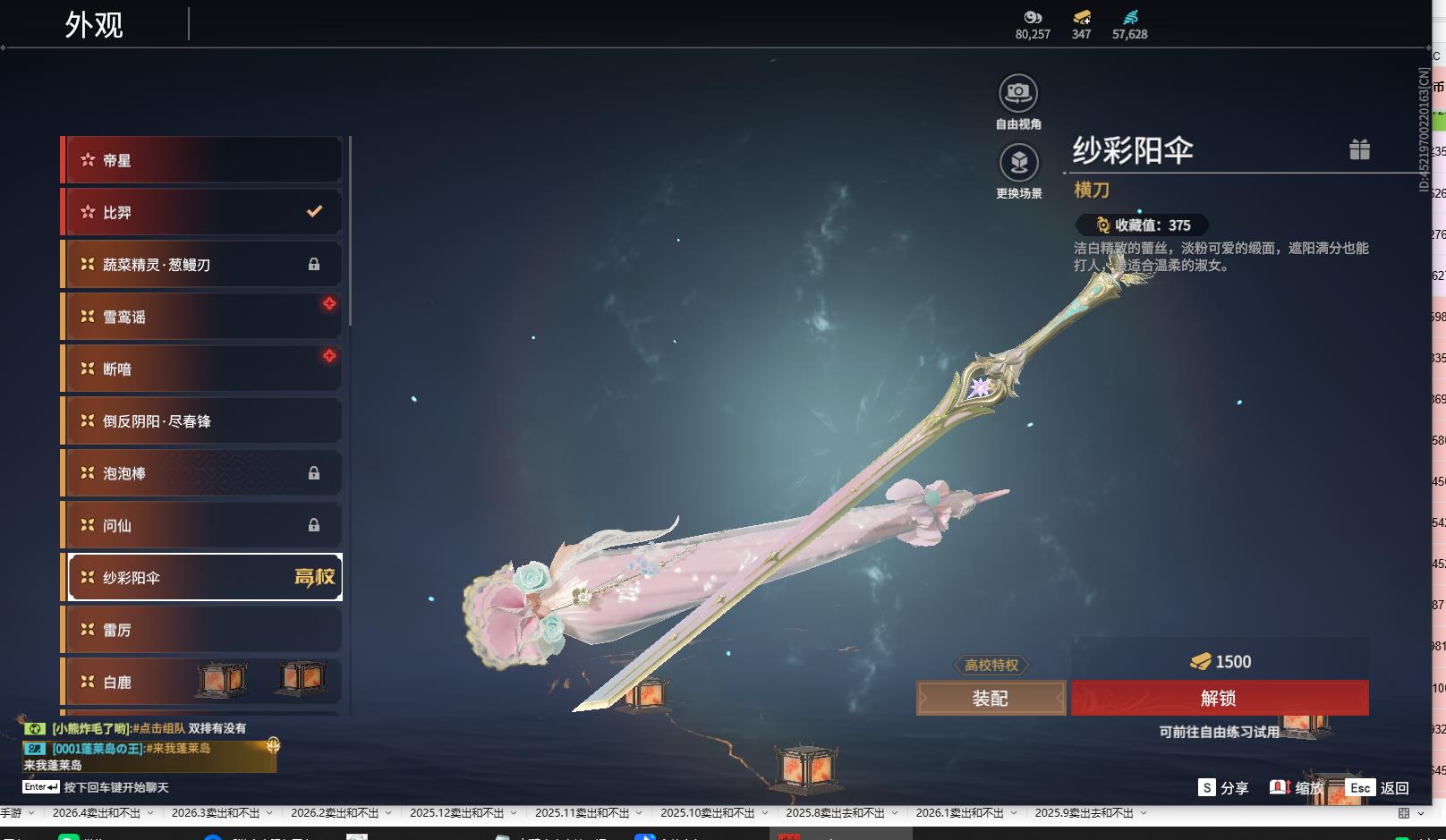Viewport: 1446px width, 840px height.
Task: Choose the 倒反阴阳·尽春锋 skin
Action: click(202, 421)
